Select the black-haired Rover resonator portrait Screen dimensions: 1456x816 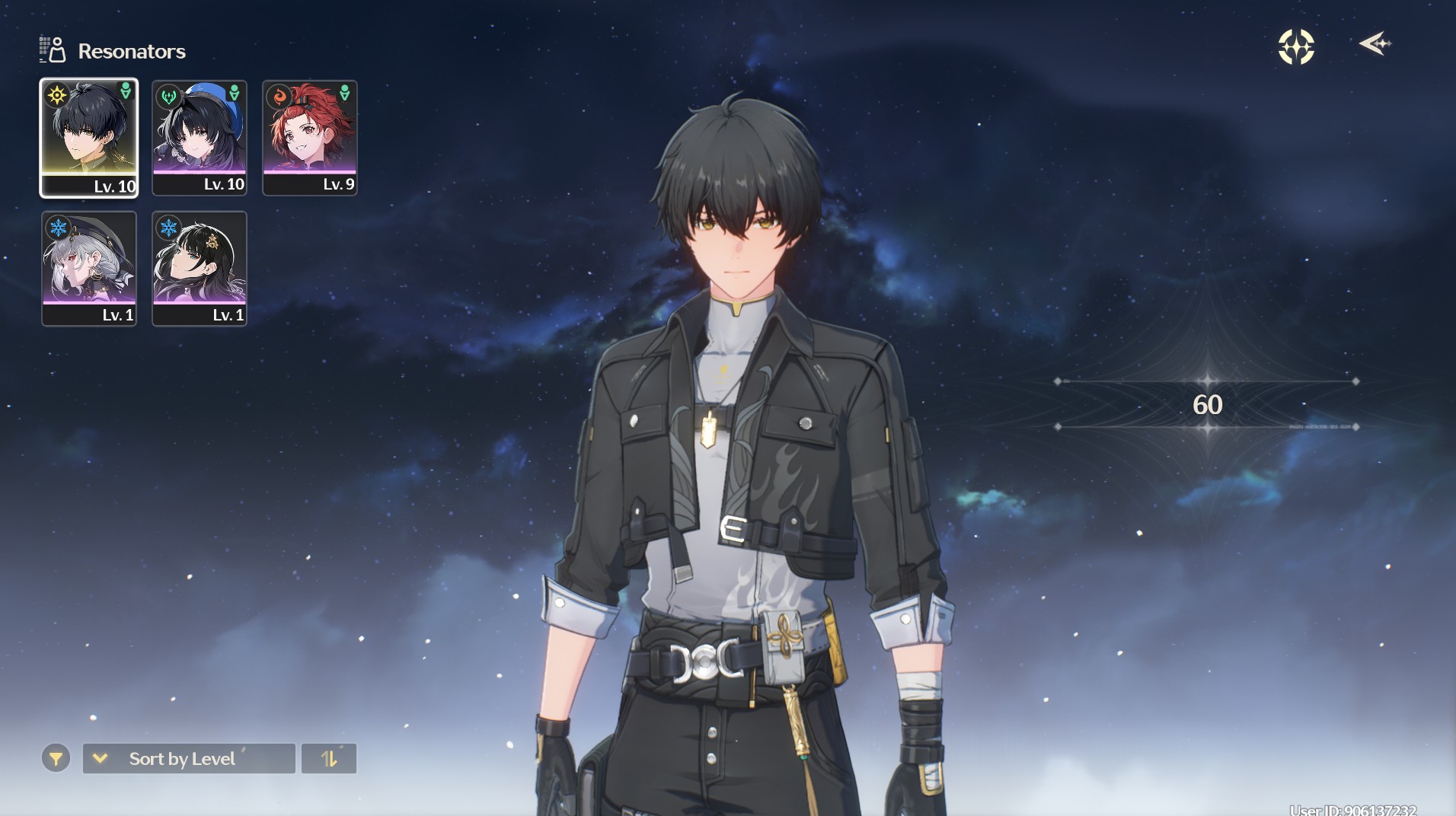pos(89,138)
